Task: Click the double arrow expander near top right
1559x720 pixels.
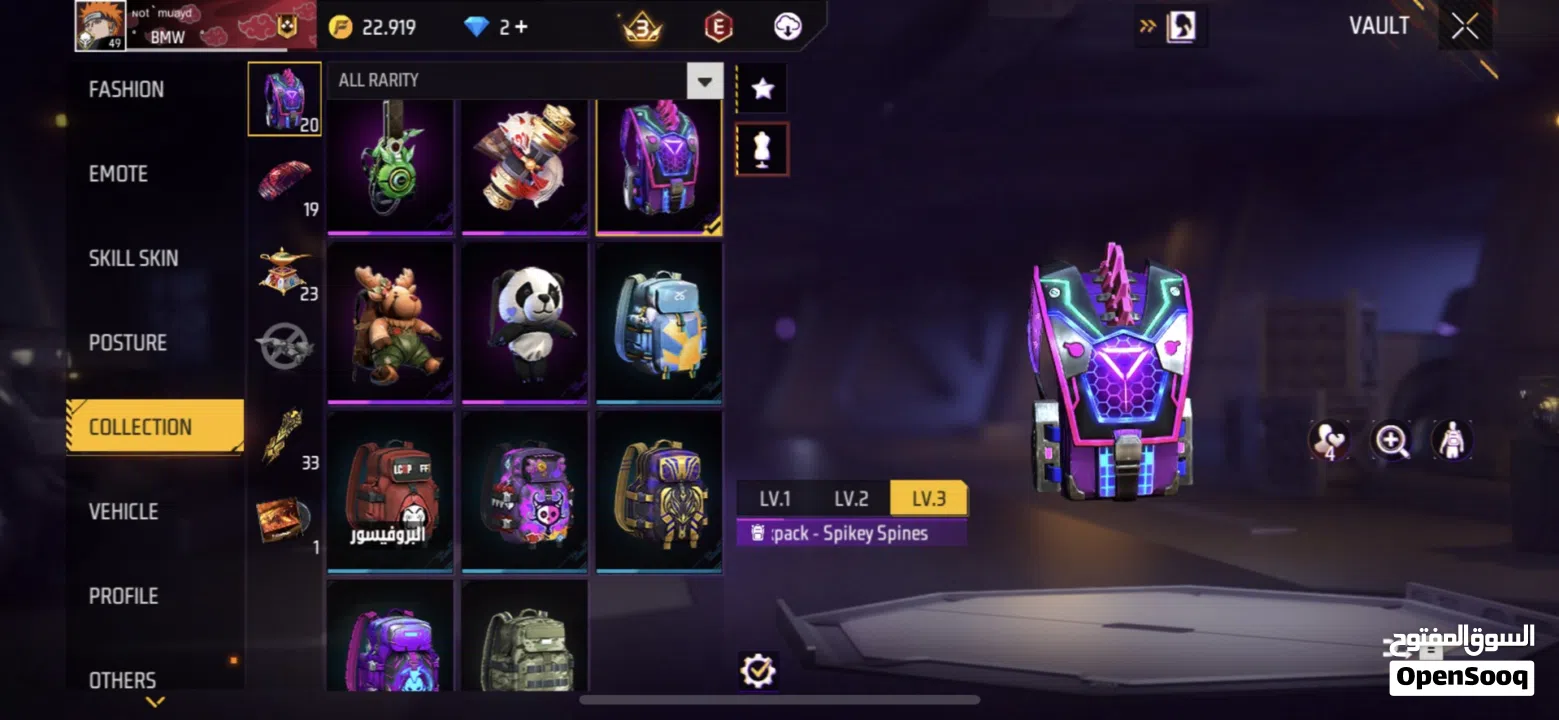Action: (1146, 25)
